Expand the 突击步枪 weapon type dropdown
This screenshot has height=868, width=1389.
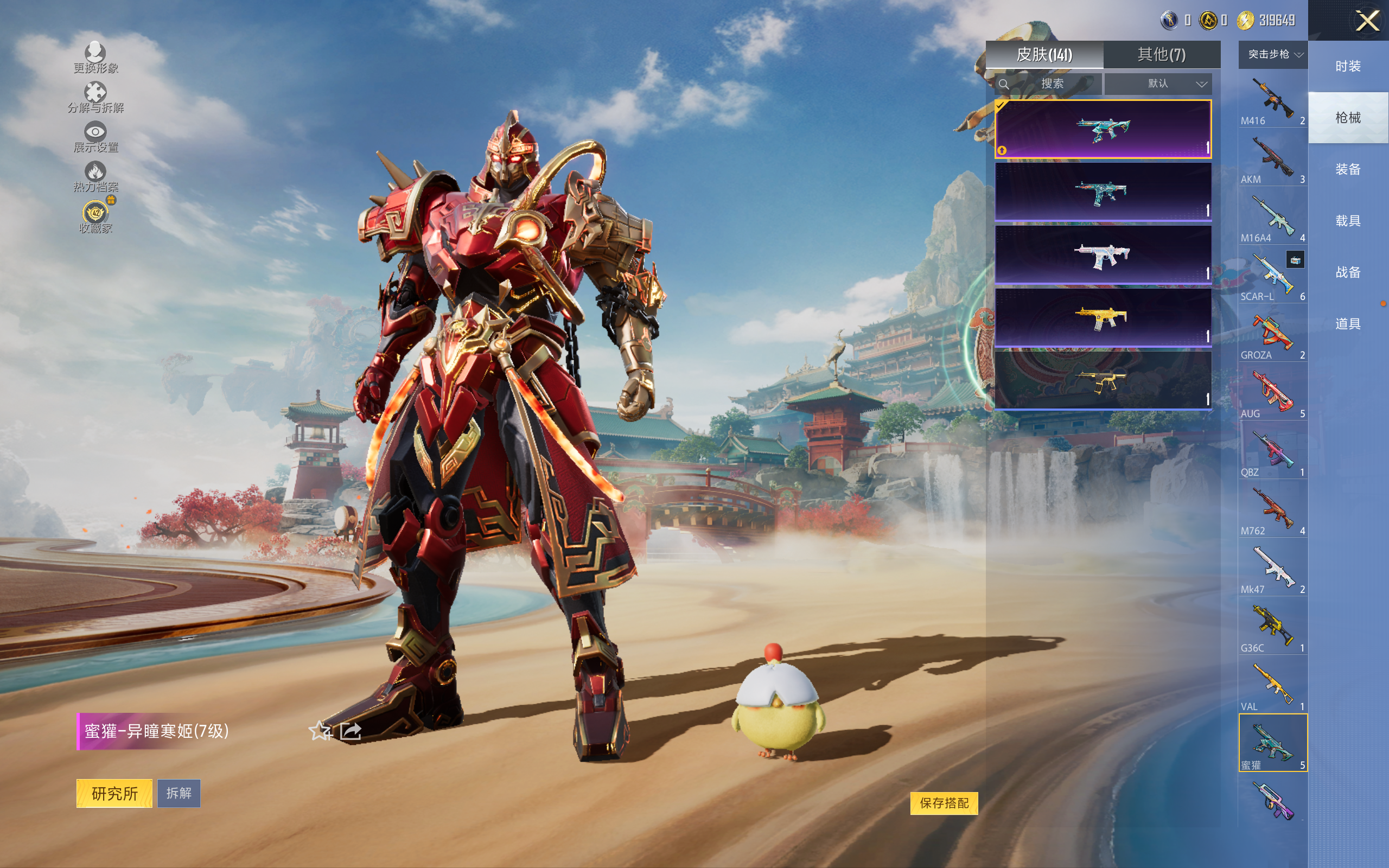[1273, 55]
